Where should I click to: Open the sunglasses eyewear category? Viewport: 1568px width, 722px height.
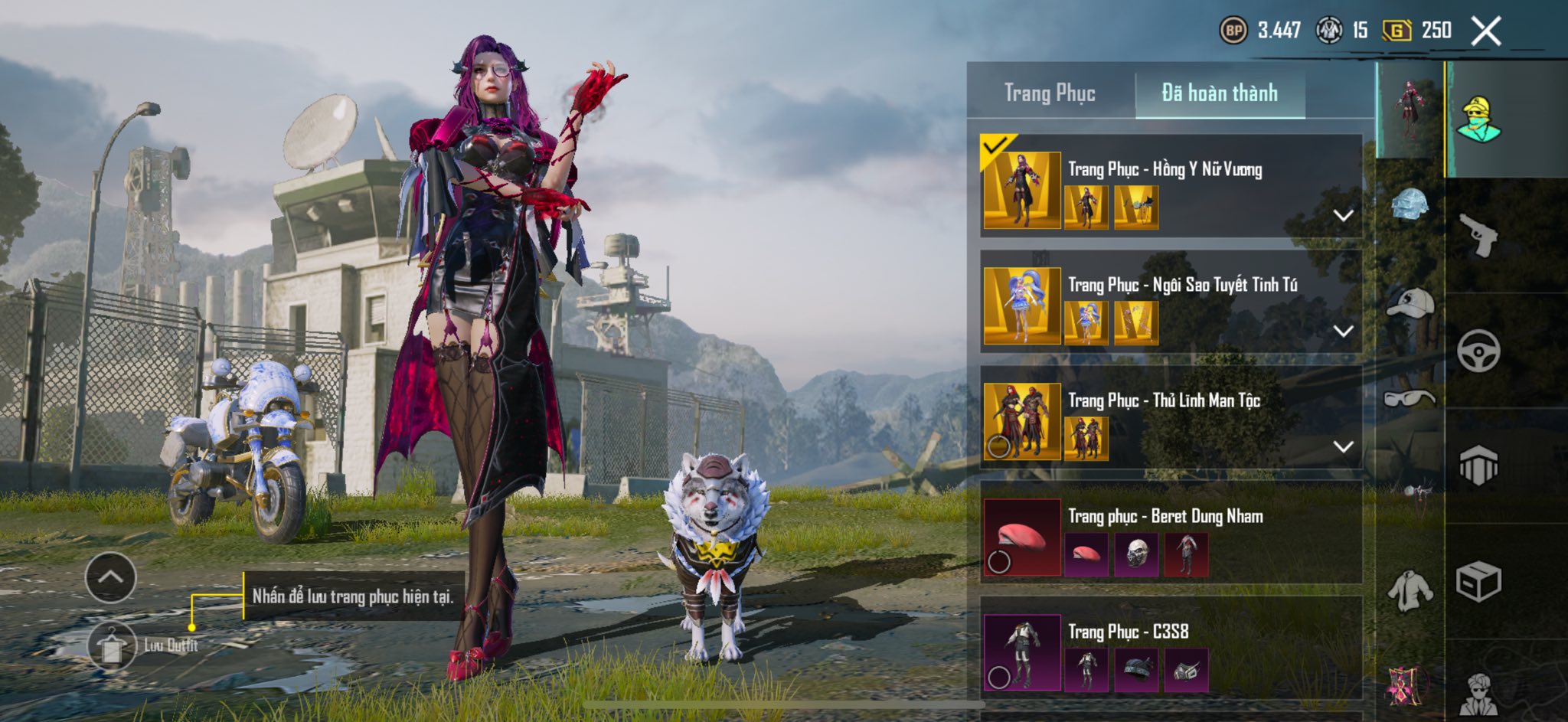coord(1410,398)
